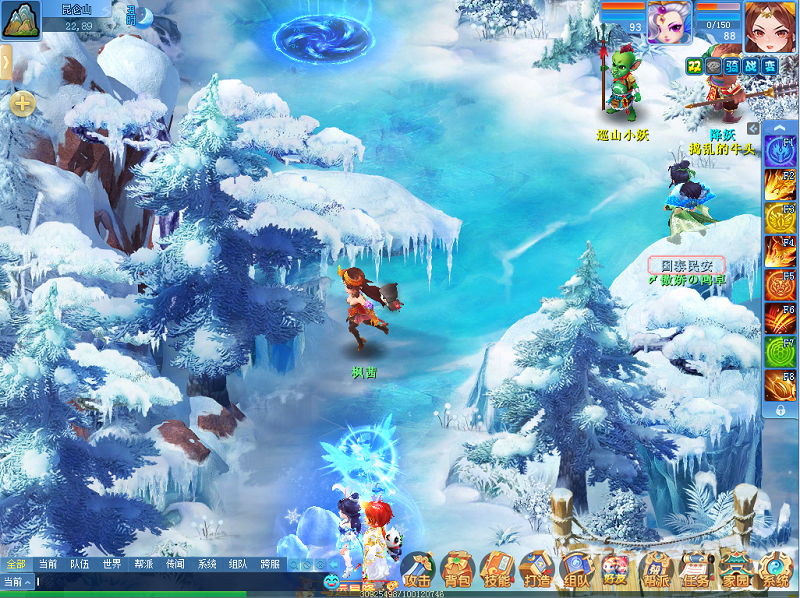
Task: Open the 任务 (Quests) log
Action: coord(695,570)
